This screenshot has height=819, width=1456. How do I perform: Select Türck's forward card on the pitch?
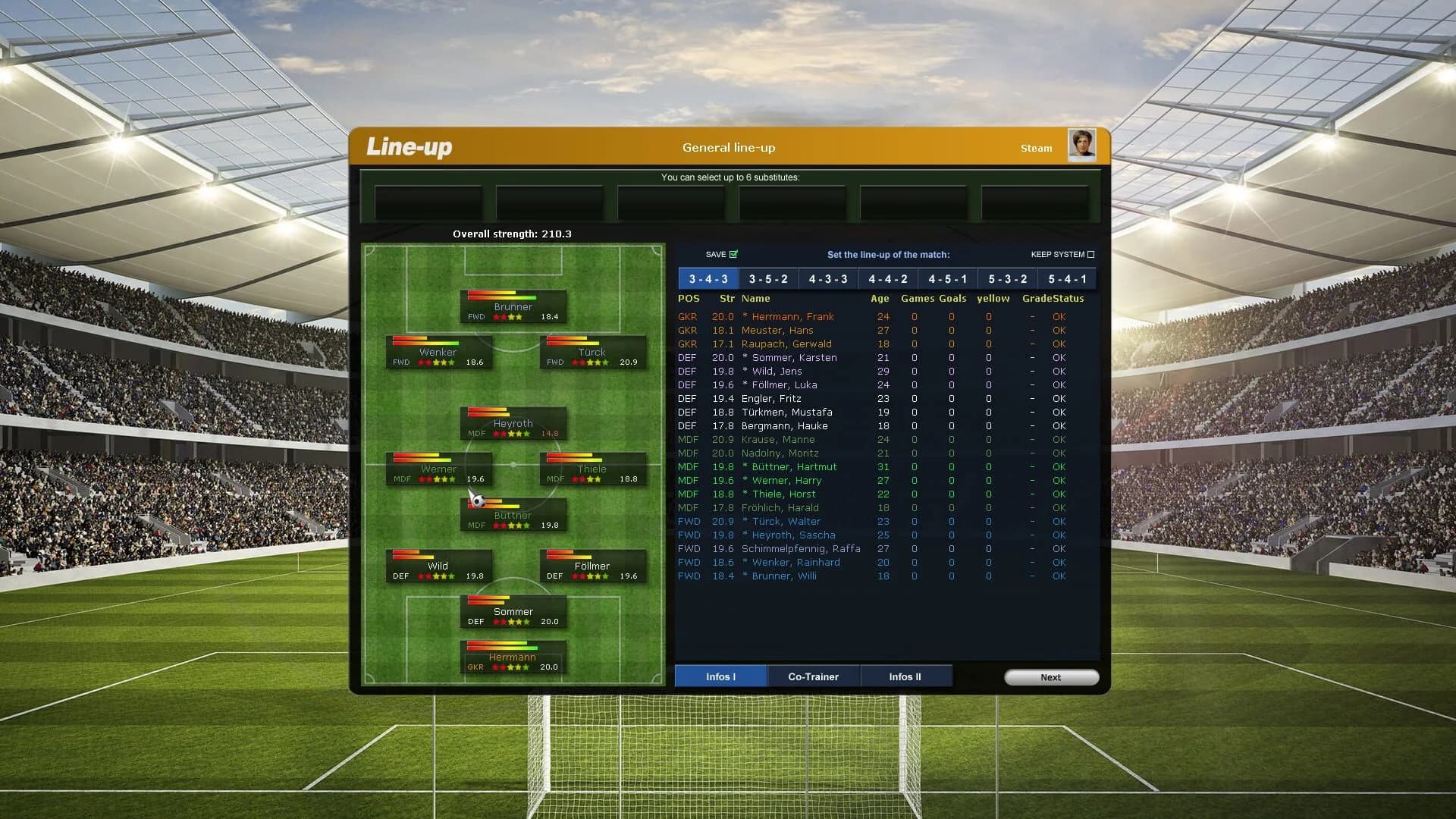click(x=592, y=353)
